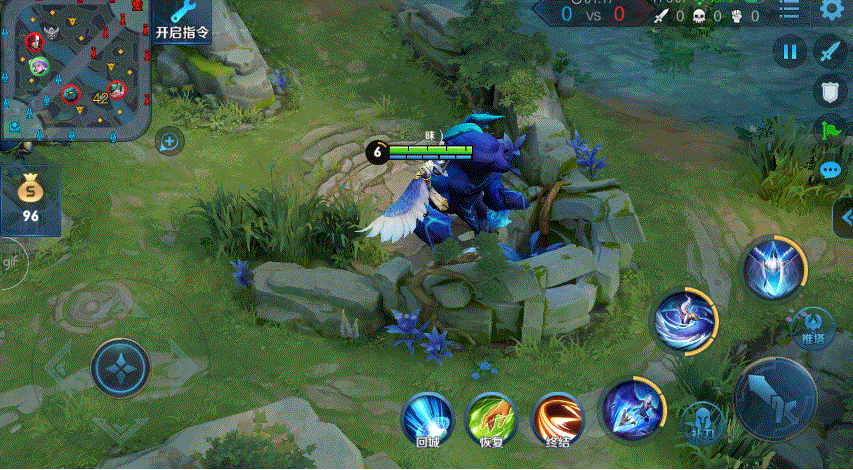
Task: Open the minimap
Action: (x=75, y=68)
